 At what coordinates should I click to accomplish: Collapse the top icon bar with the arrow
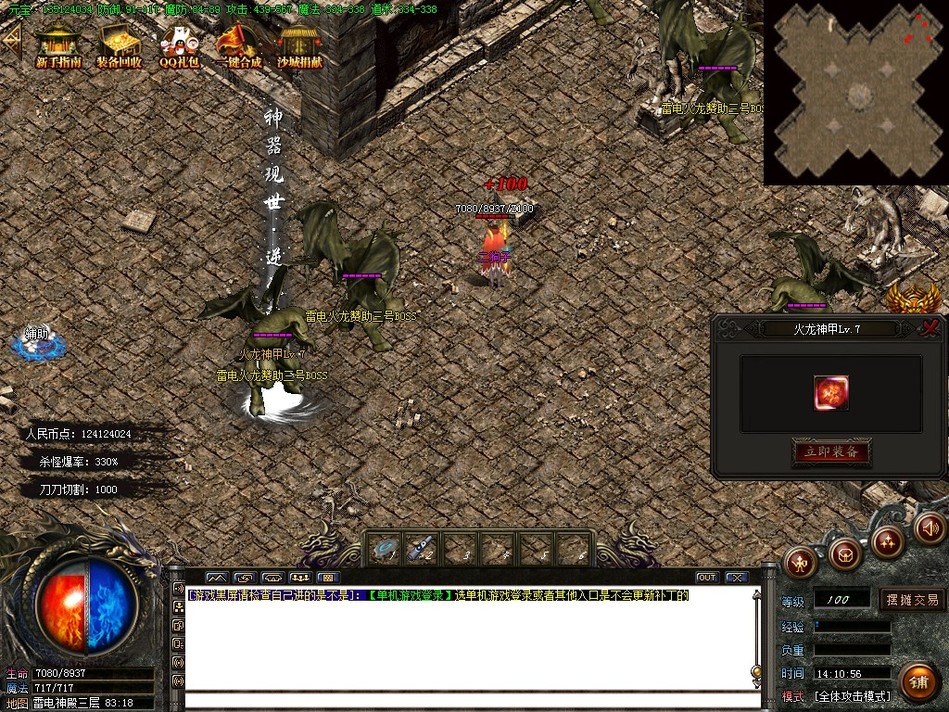[x=11, y=42]
